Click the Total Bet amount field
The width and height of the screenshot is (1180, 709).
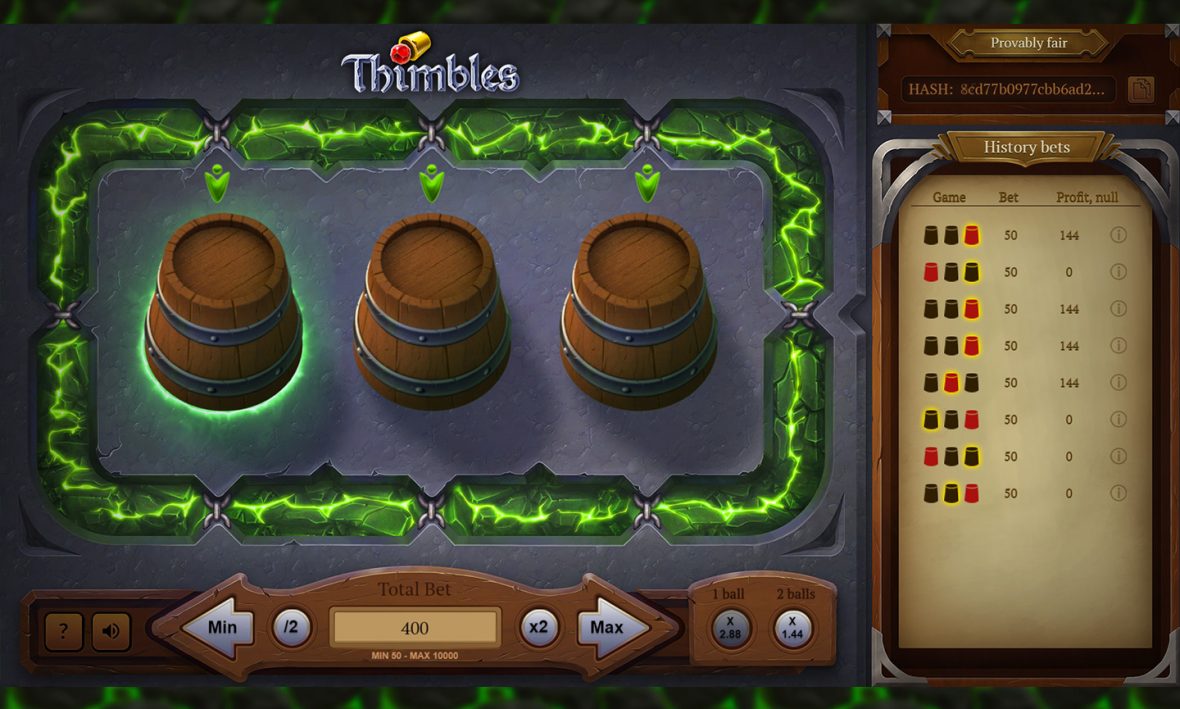point(415,628)
